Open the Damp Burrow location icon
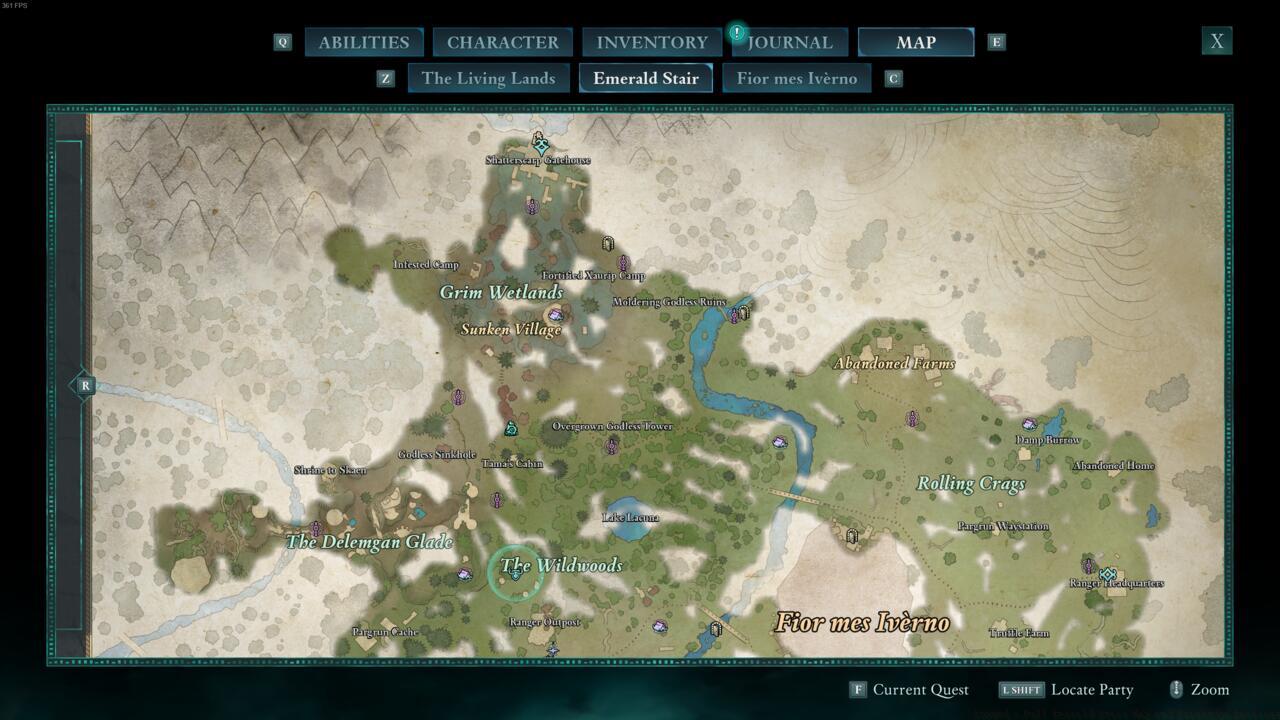 pyautogui.click(x=1028, y=425)
